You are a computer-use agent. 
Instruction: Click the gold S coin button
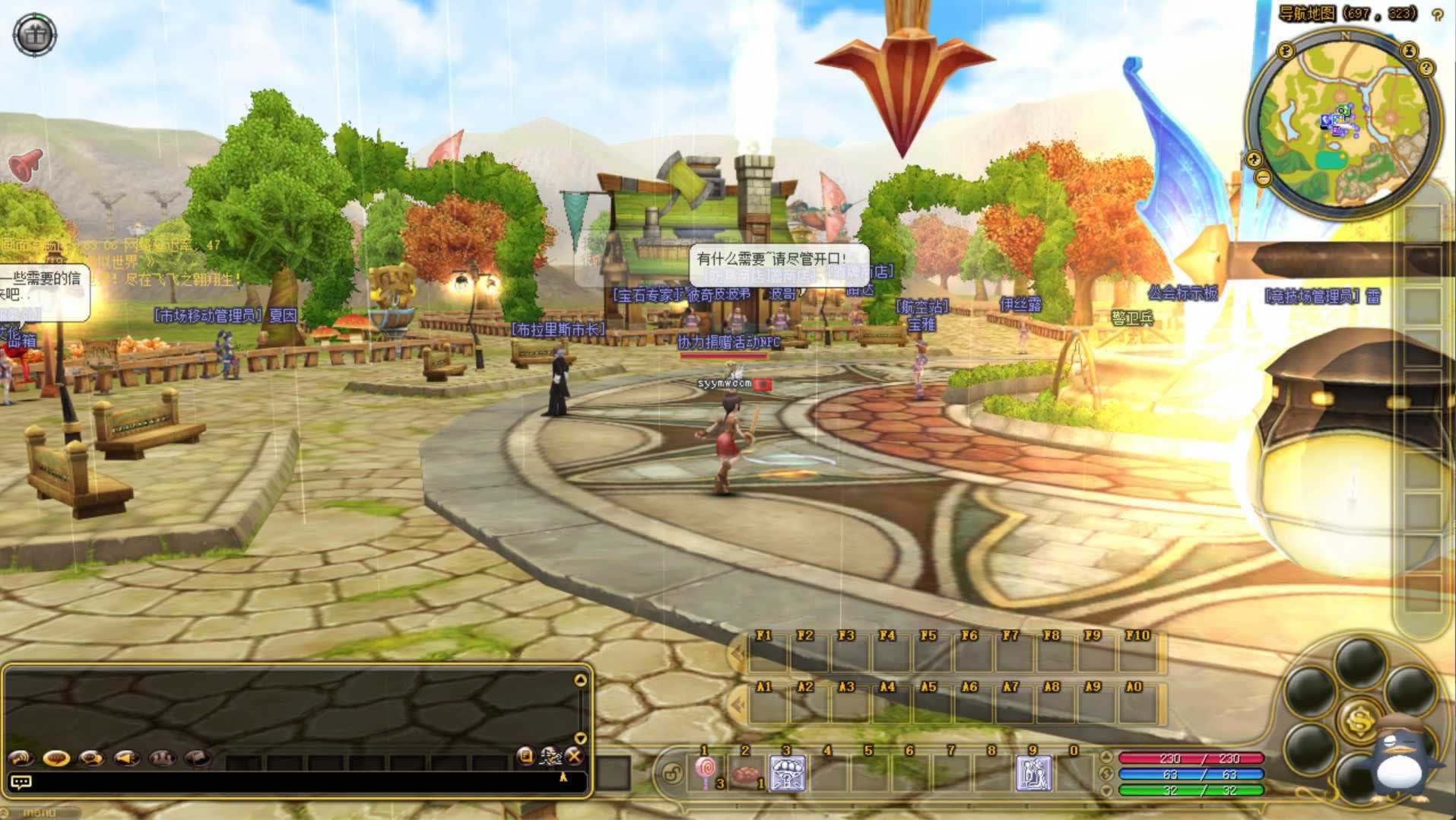coord(1358,720)
